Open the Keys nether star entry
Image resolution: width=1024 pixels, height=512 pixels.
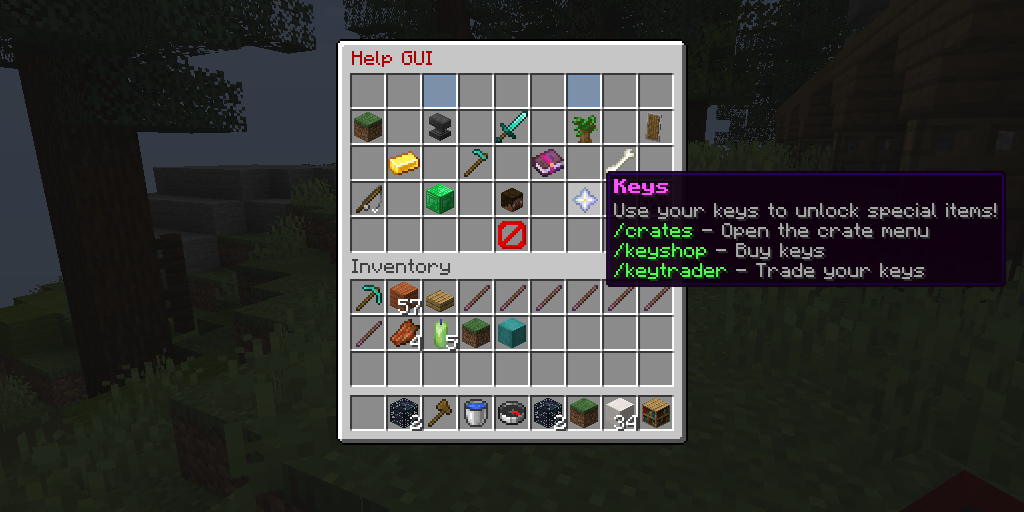click(584, 199)
